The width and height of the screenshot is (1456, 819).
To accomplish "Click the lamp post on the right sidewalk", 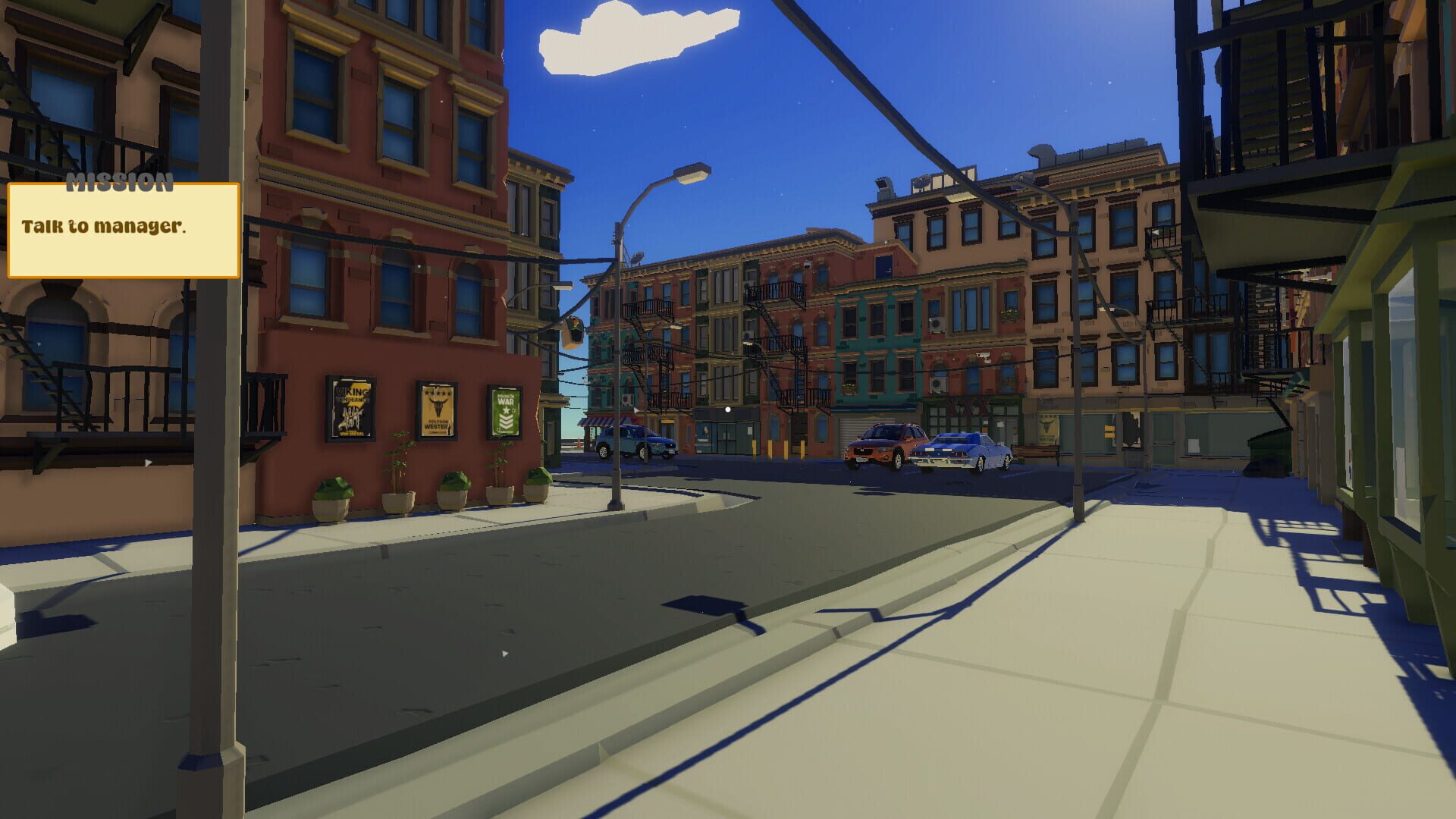I will click(1077, 341).
